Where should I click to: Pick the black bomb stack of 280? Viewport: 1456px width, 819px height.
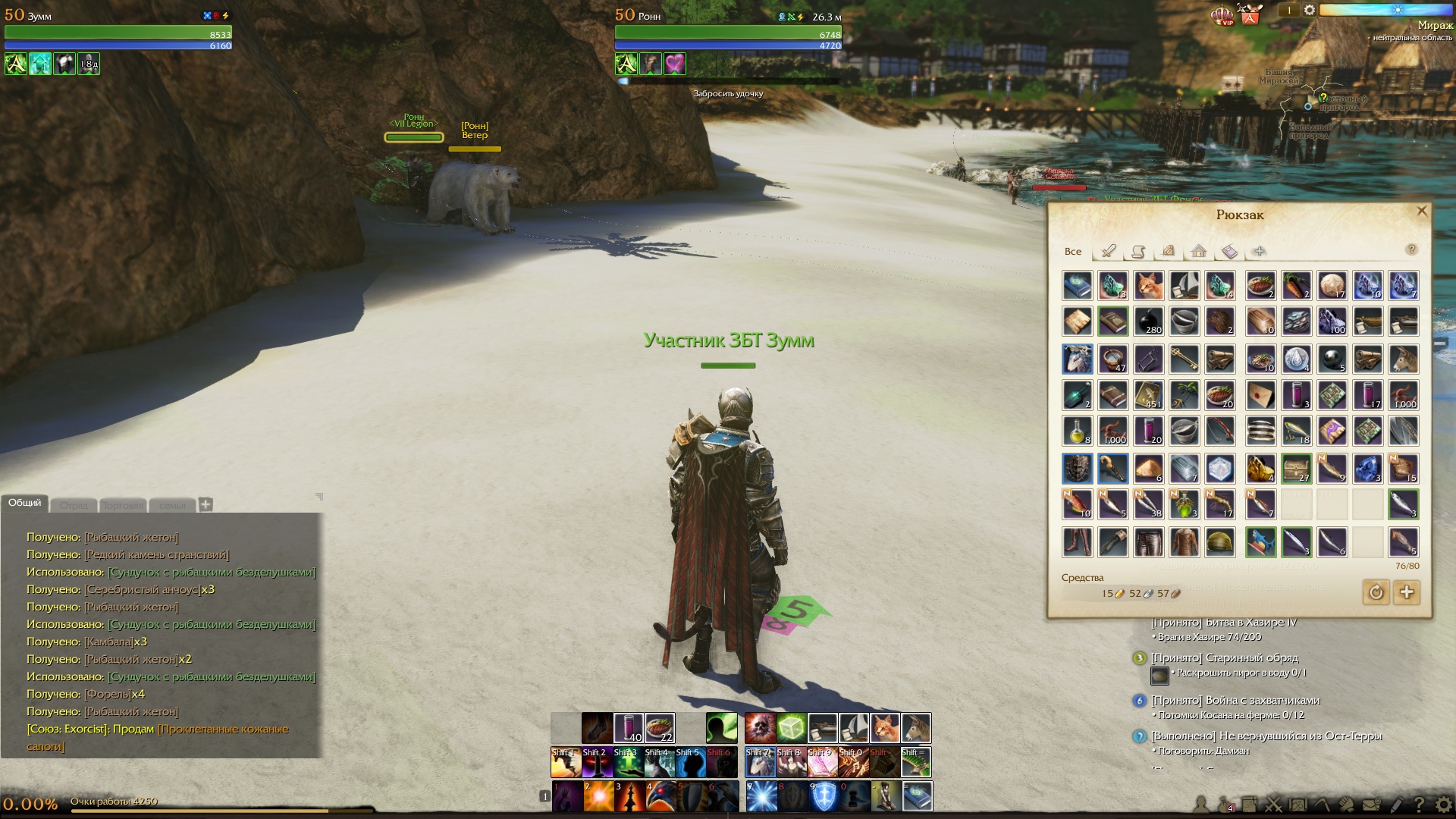coord(1149,321)
